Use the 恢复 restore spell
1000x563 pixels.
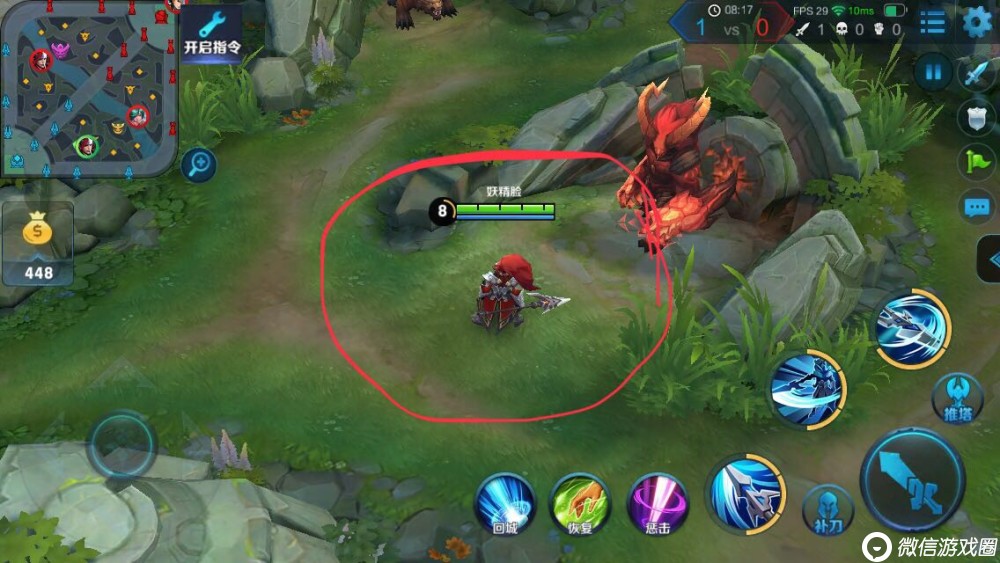(580, 502)
